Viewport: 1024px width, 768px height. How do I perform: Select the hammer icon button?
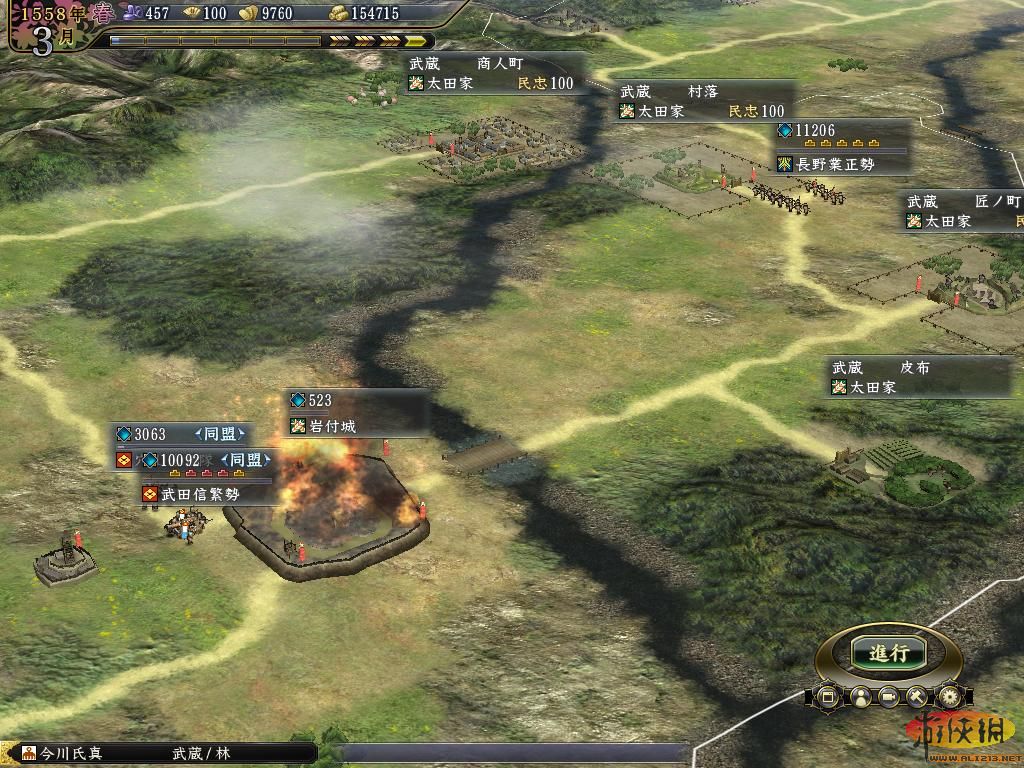click(x=918, y=696)
